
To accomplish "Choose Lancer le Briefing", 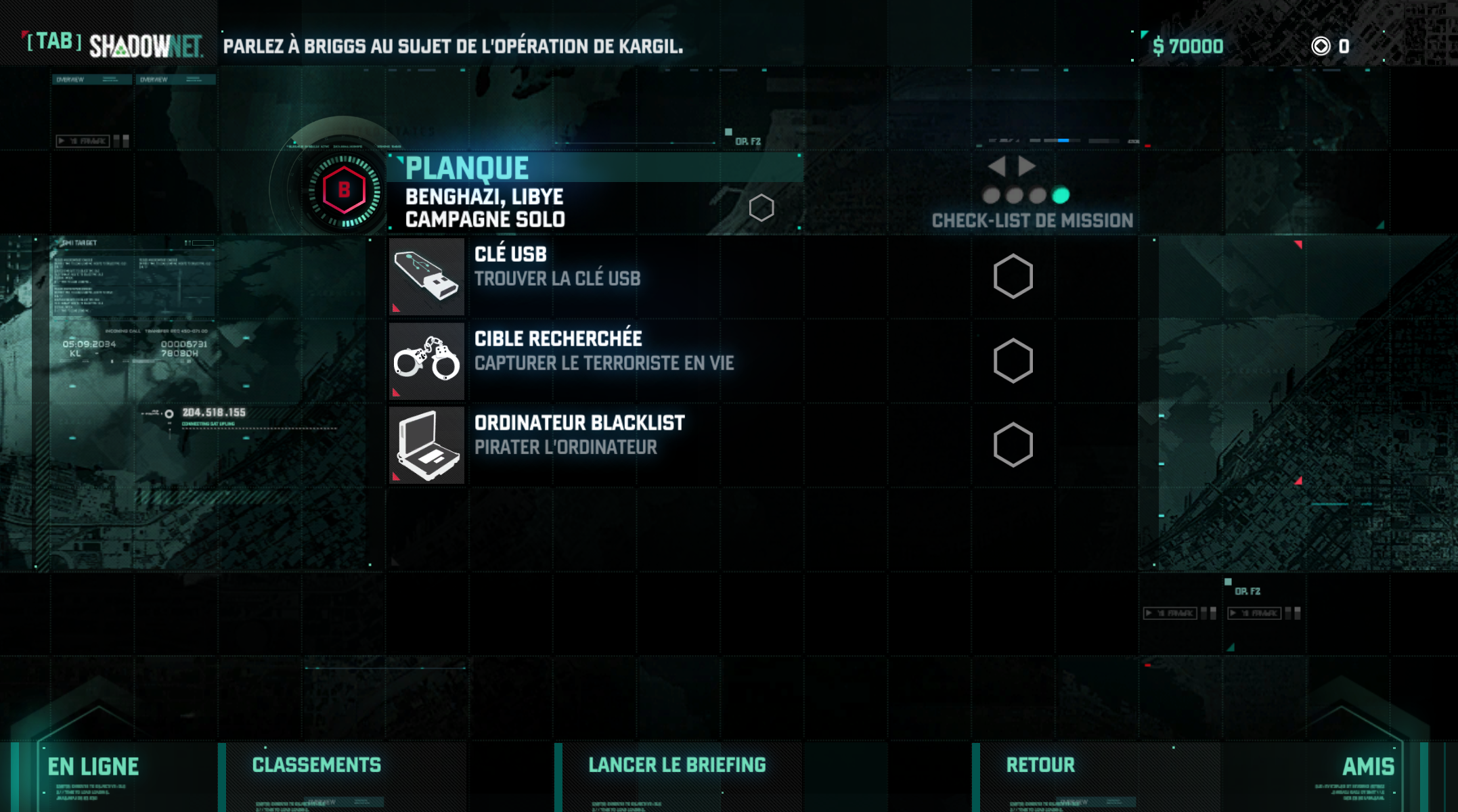I will tap(677, 765).
